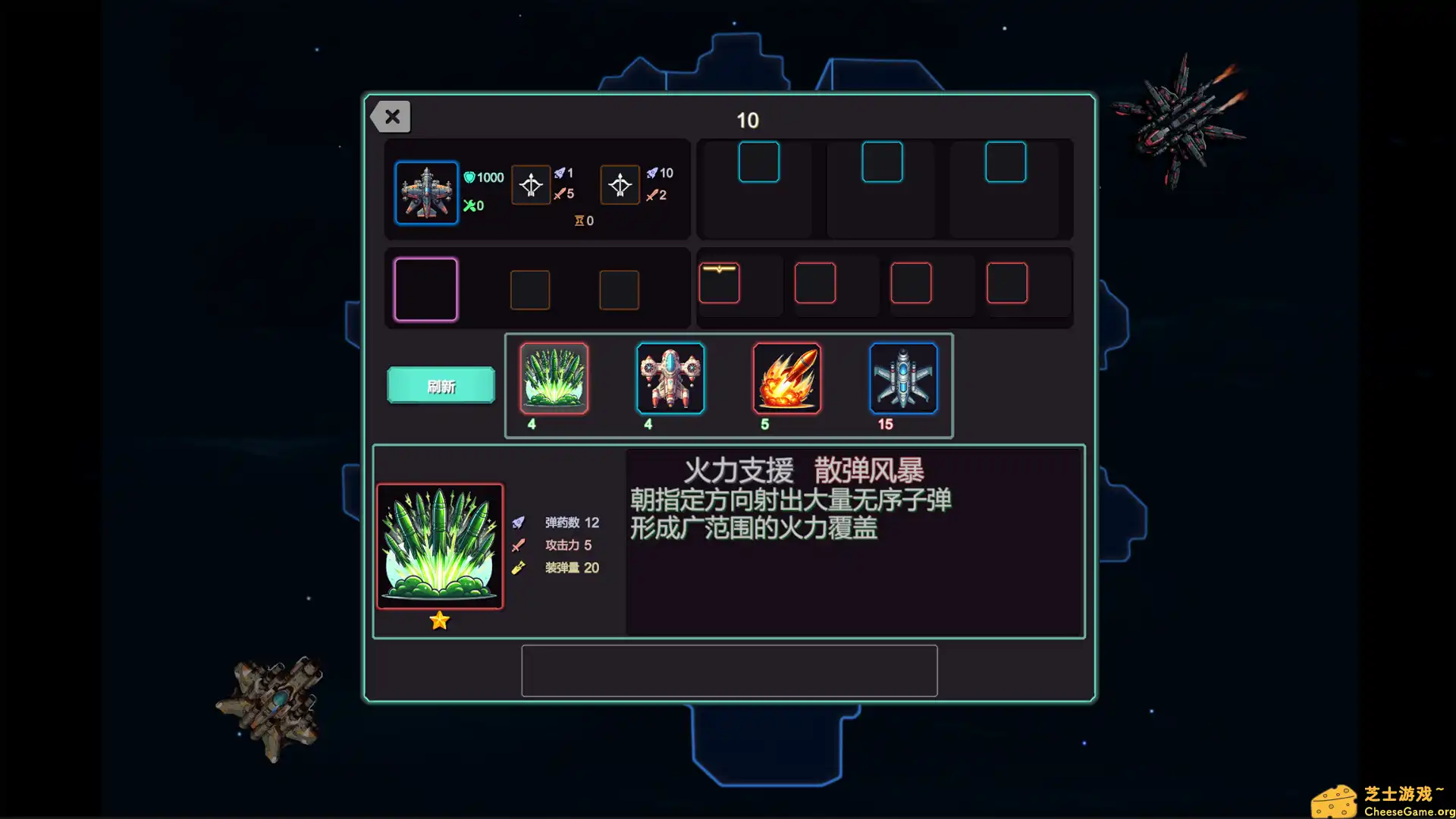Select the white spaceship shop item

point(670,379)
